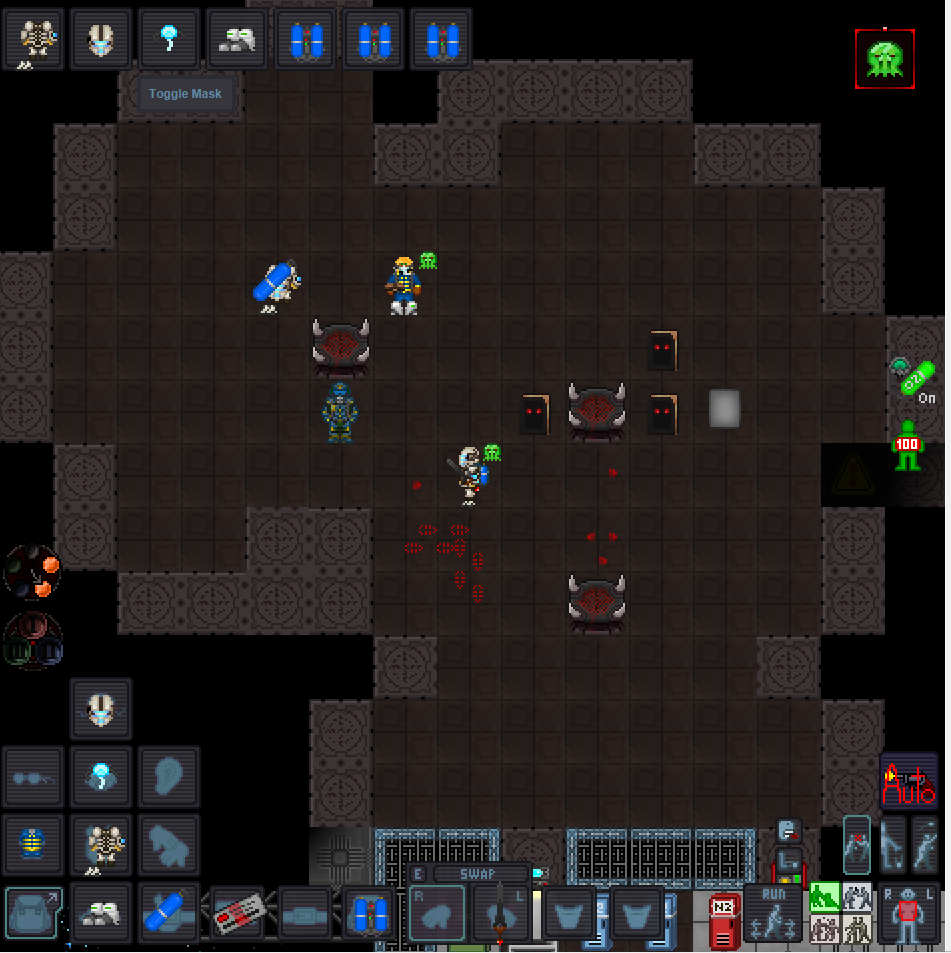Click the empty gloves slot

click(x=169, y=844)
